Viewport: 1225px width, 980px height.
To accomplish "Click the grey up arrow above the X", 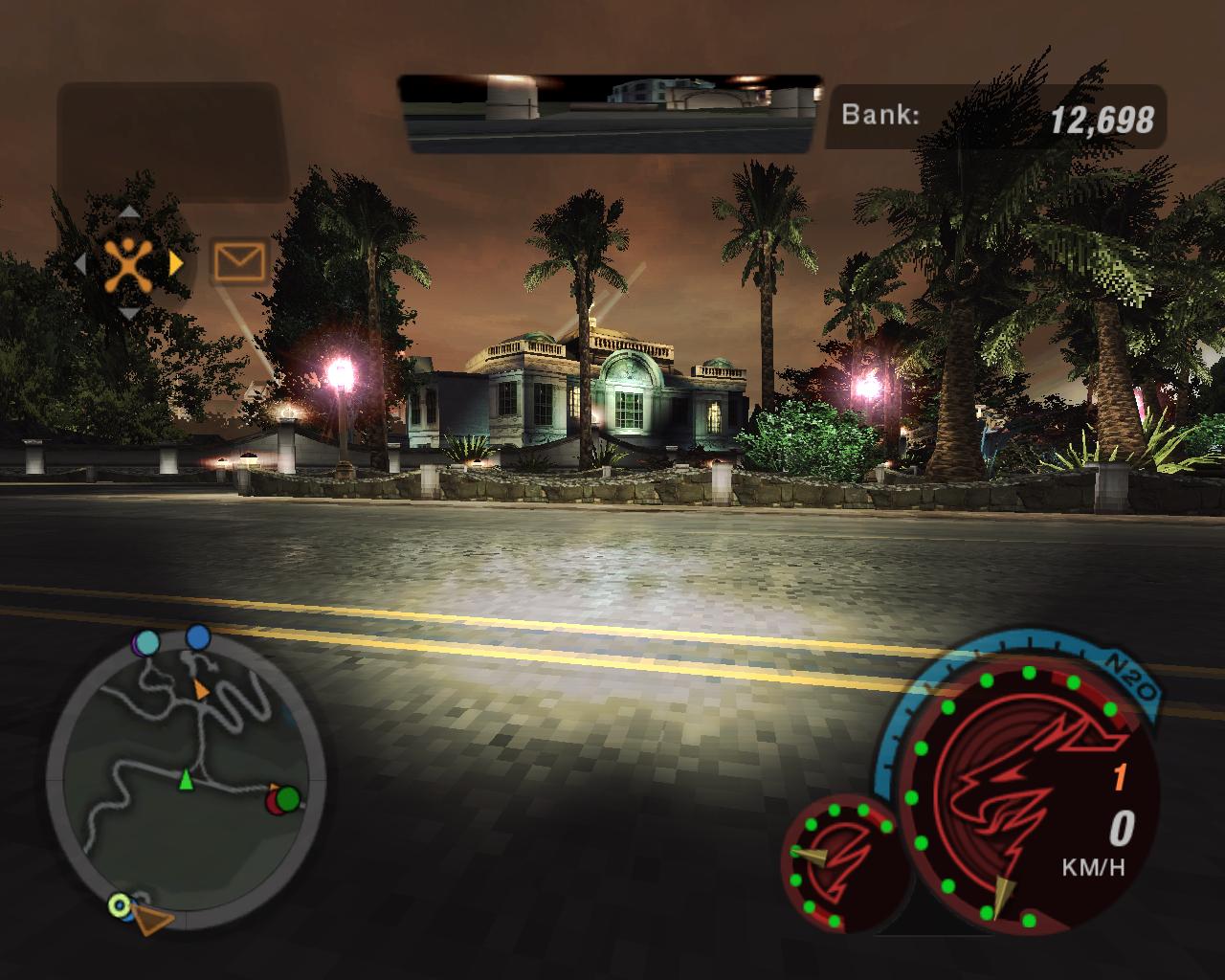I will pos(128,212).
